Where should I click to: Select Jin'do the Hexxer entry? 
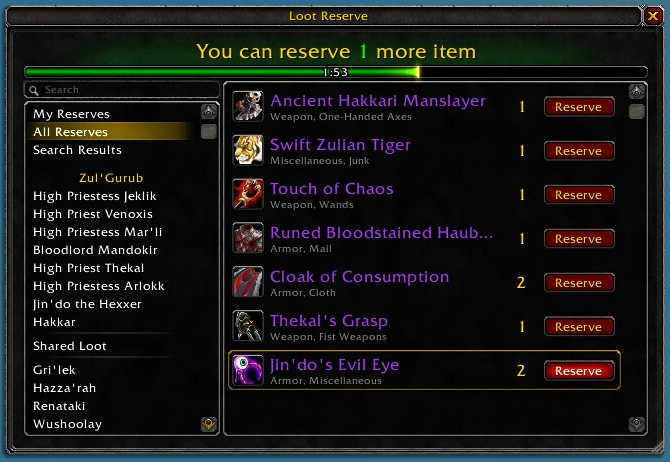point(87,304)
